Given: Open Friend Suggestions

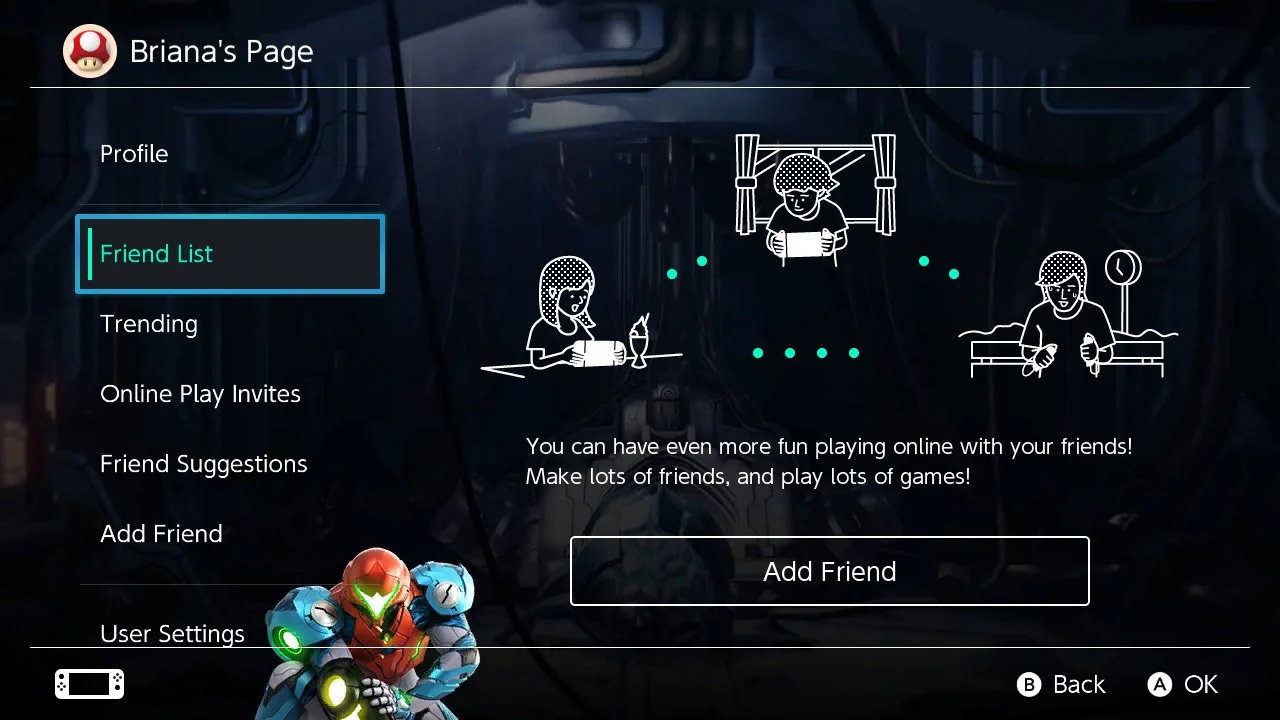Looking at the screenshot, I should click(203, 464).
